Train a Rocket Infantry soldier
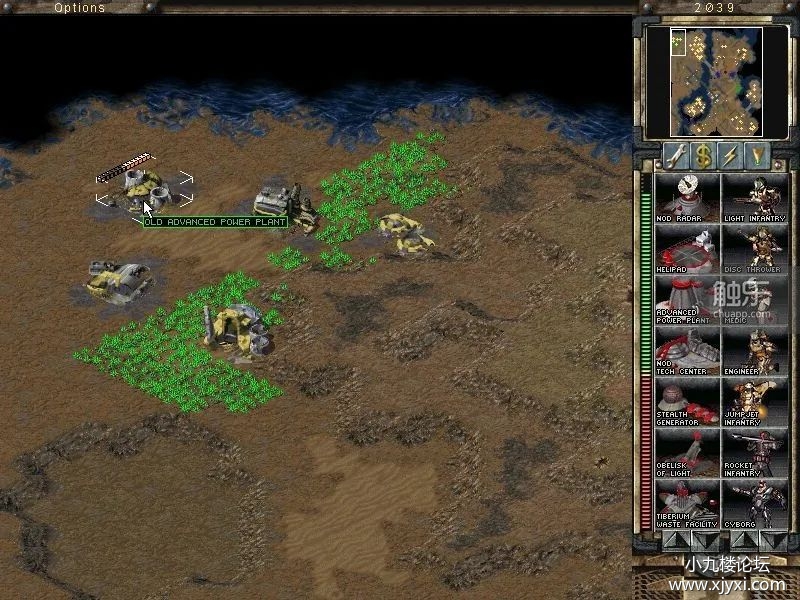The height and width of the screenshot is (600, 800). pyautogui.click(x=754, y=452)
